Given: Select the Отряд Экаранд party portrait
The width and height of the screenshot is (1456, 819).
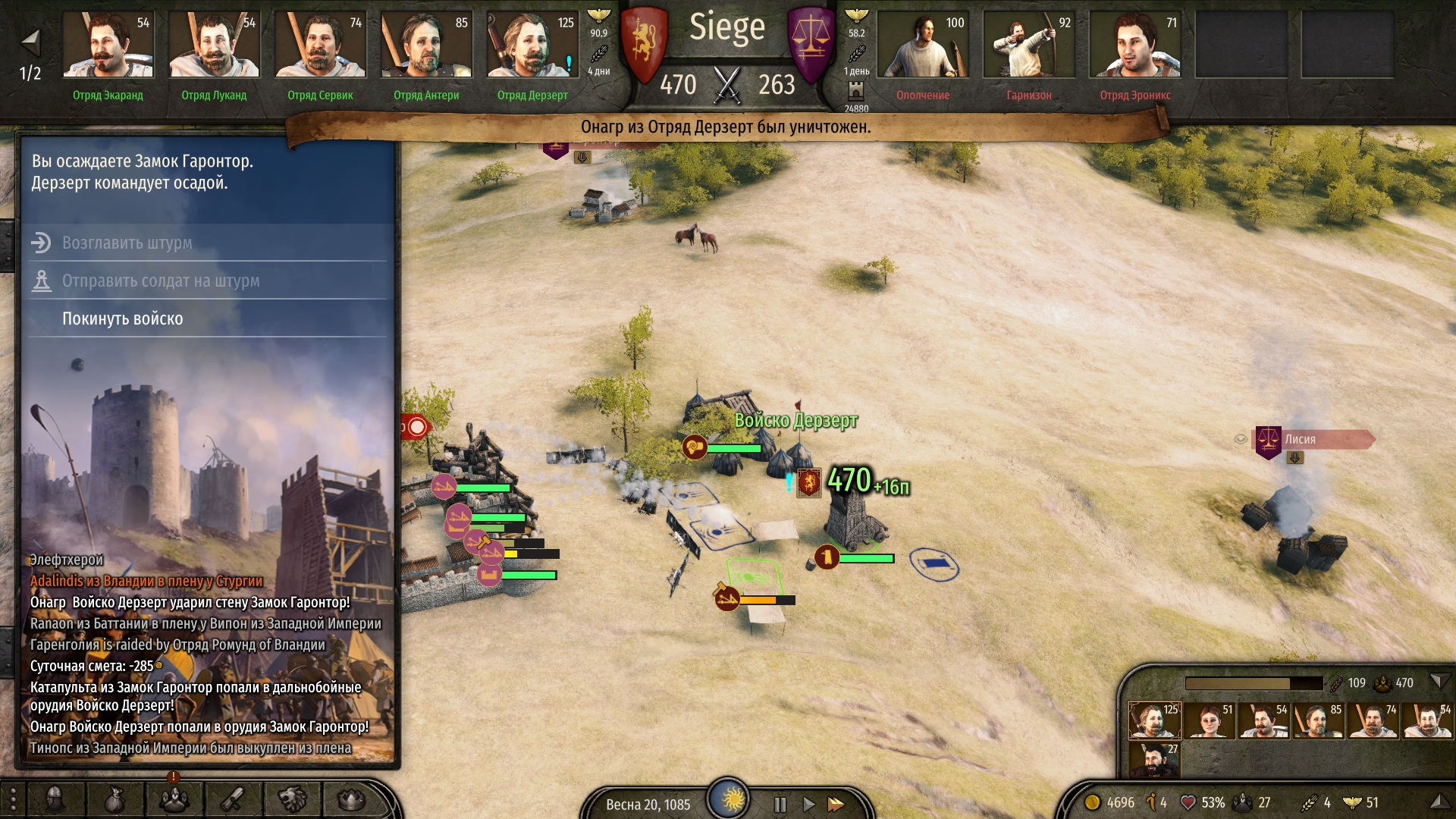Looking at the screenshot, I should pyautogui.click(x=108, y=45).
